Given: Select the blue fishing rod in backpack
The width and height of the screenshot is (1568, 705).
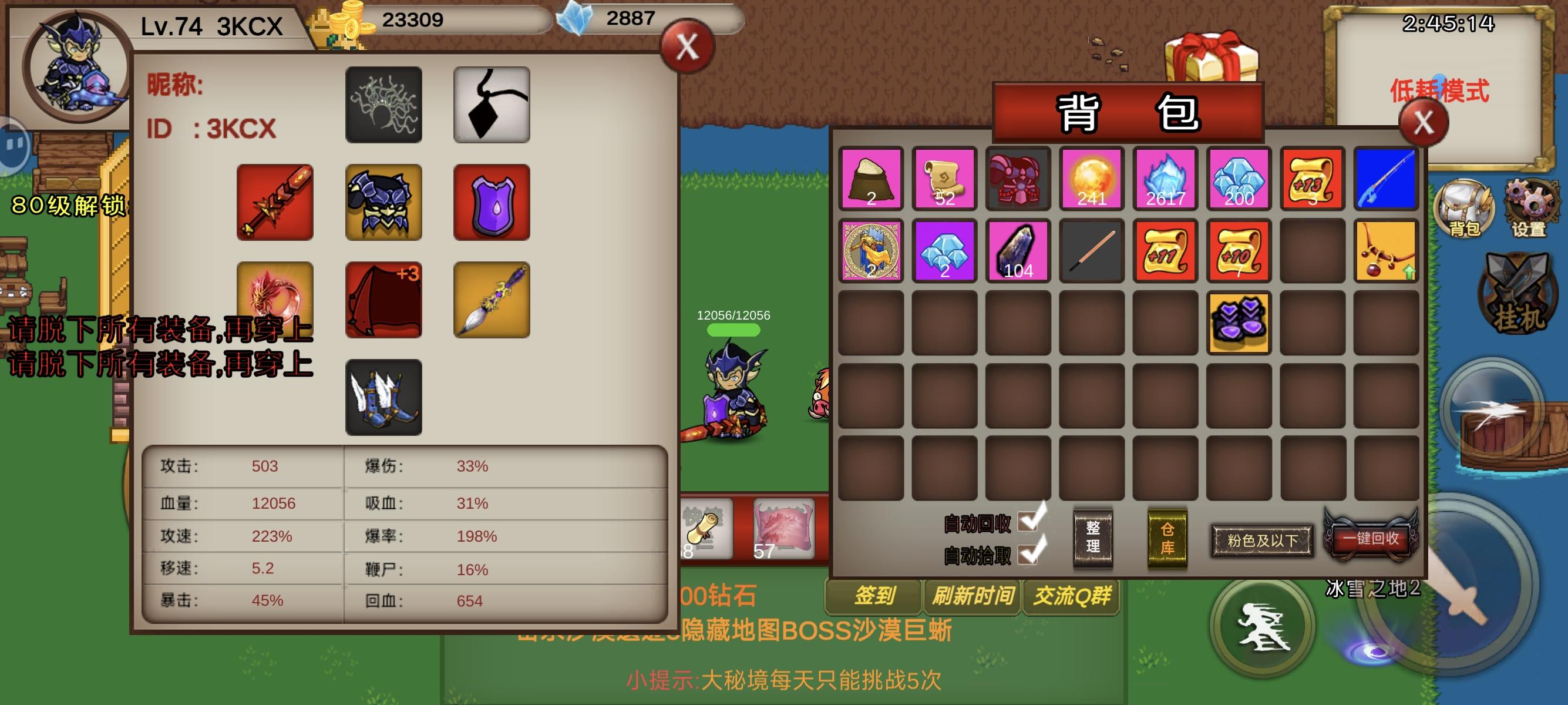Looking at the screenshot, I should click(x=1386, y=179).
